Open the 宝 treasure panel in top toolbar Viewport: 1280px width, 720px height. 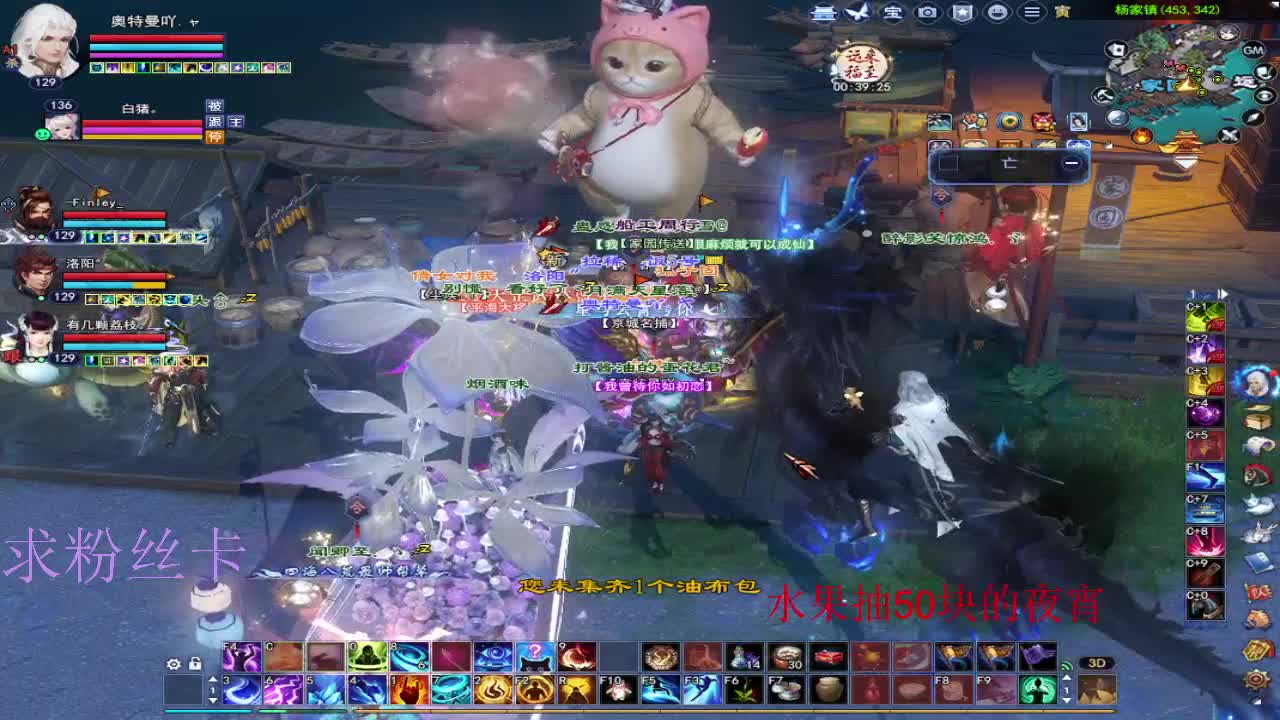(892, 13)
